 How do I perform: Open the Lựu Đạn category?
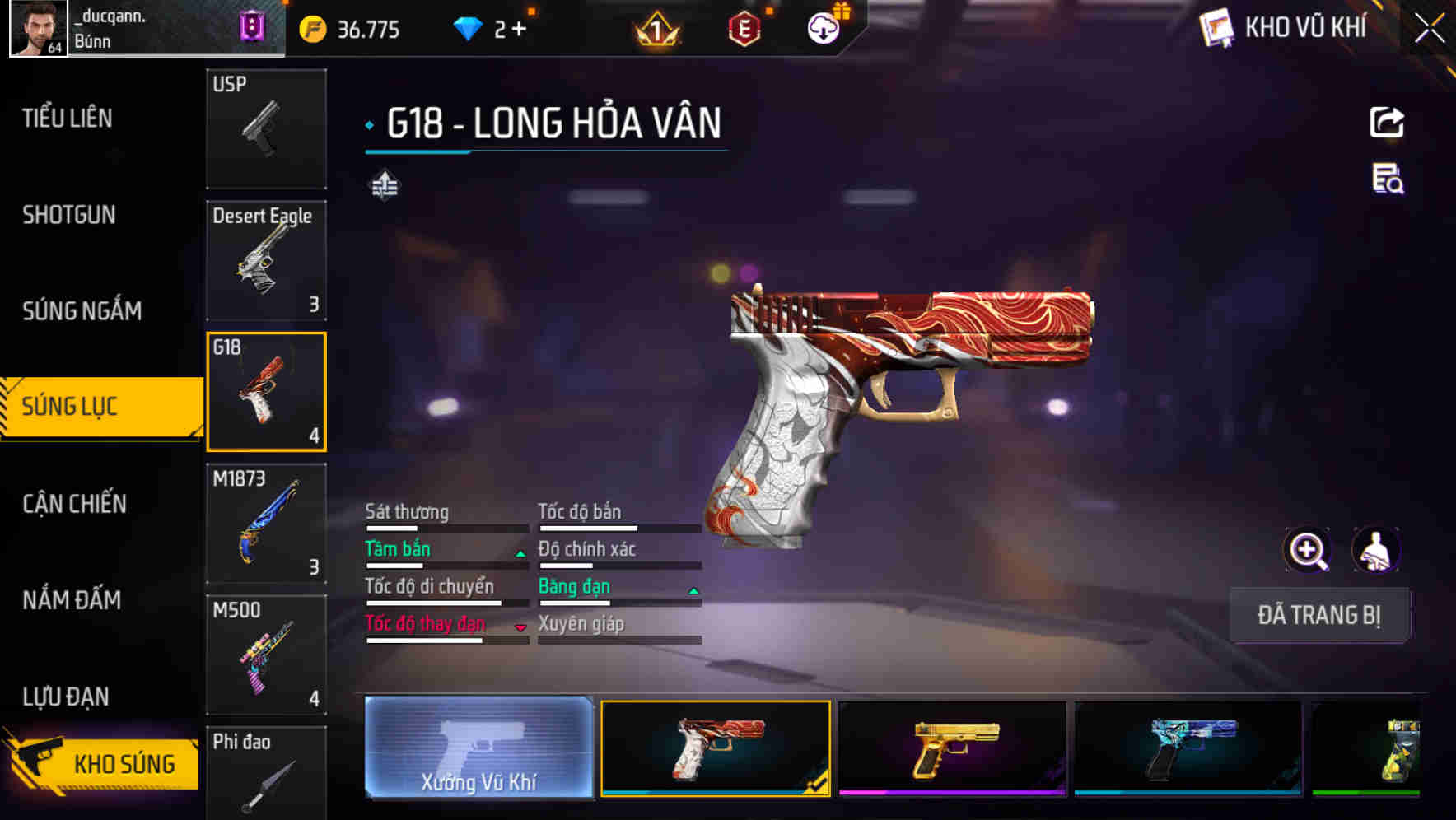pos(66,697)
